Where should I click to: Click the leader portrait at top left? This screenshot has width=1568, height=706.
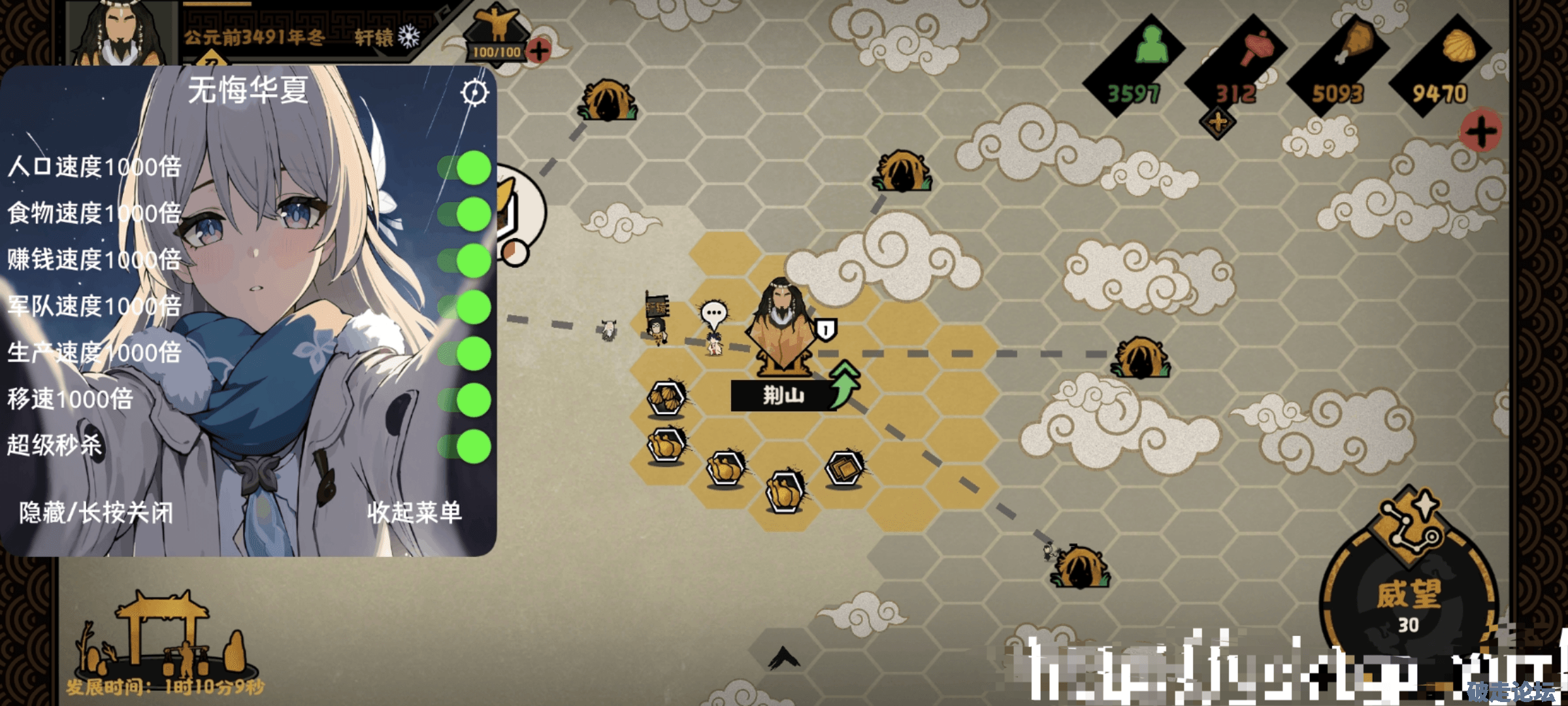coord(122,34)
